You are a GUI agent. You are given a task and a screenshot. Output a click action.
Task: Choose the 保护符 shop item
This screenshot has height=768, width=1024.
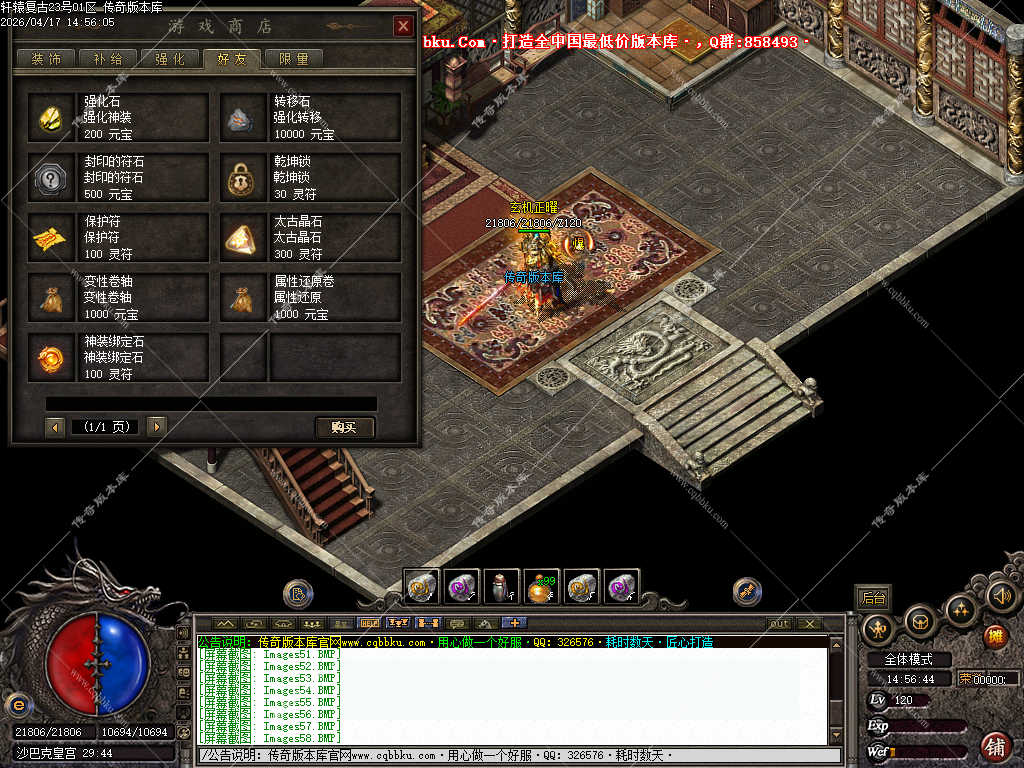tap(118, 238)
